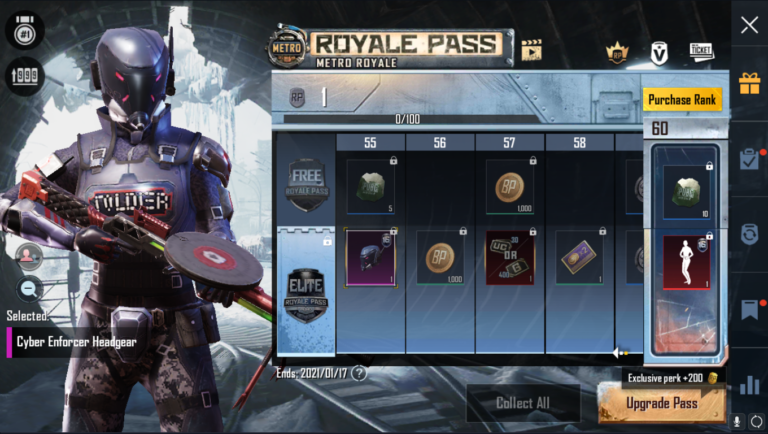Click the Purchase Rank button
The image size is (768, 434).
[682, 100]
